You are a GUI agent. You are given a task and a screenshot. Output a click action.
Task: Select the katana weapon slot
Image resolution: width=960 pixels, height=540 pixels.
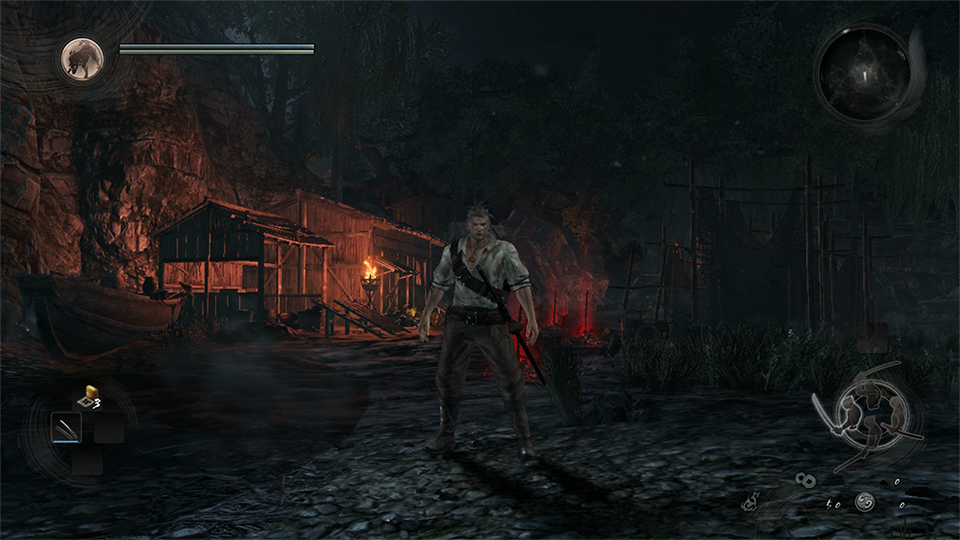click(x=66, y=429)
